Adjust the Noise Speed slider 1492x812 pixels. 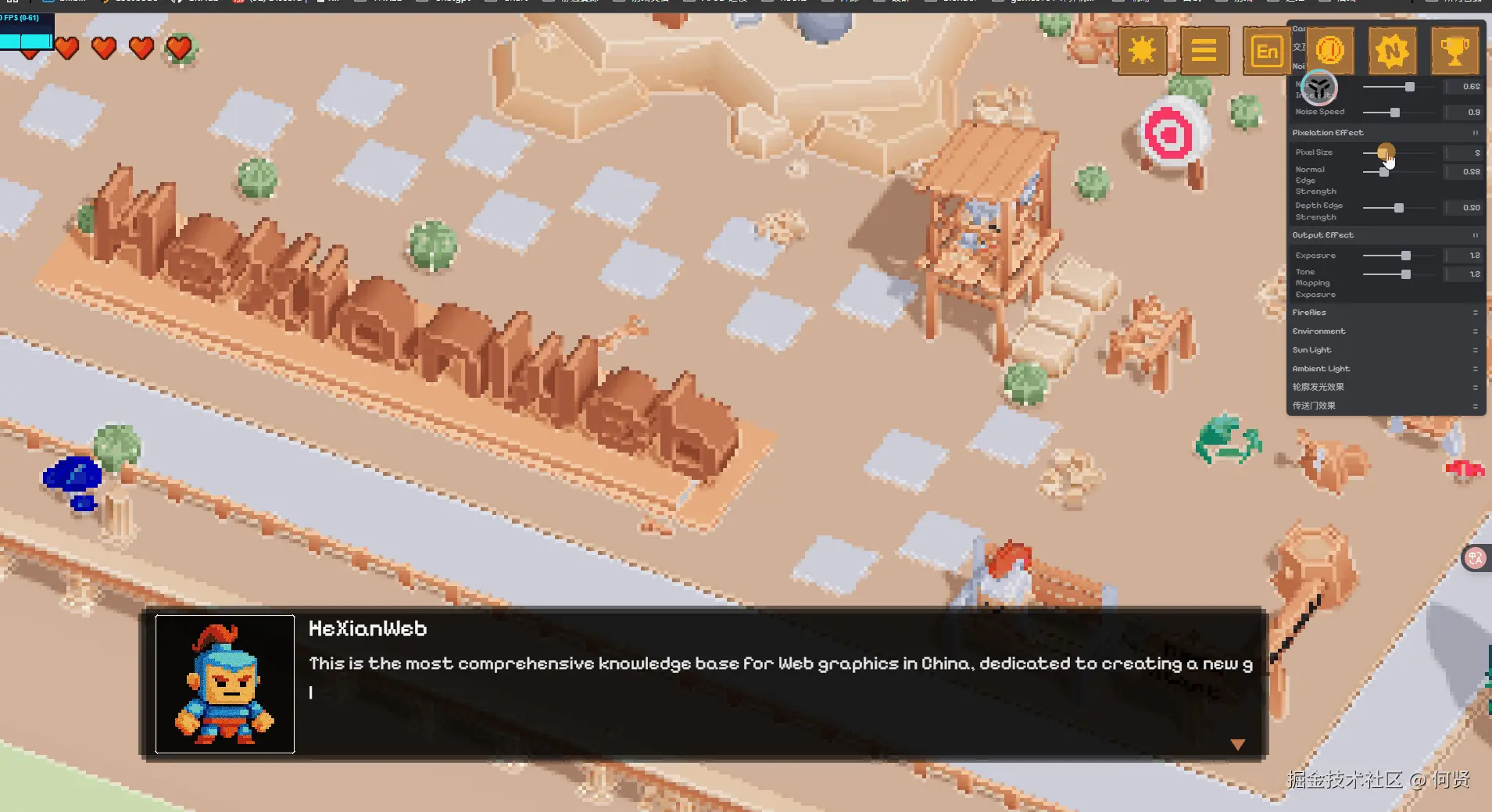[1395, 113]
